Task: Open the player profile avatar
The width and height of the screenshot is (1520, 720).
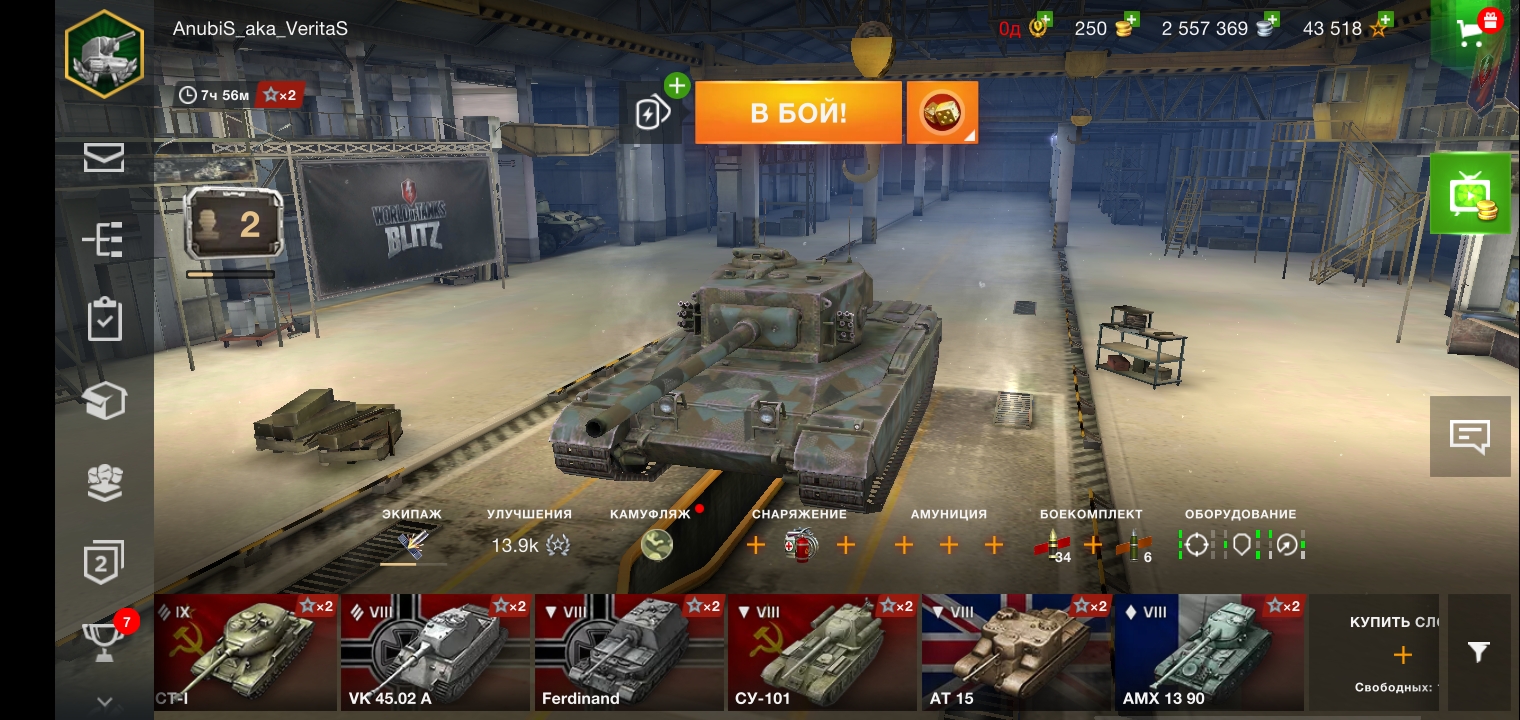Action: [104, 55]
